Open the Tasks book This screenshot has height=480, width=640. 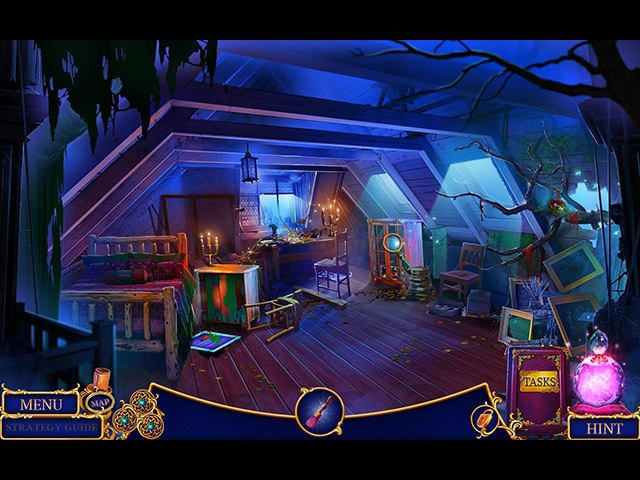538,384
